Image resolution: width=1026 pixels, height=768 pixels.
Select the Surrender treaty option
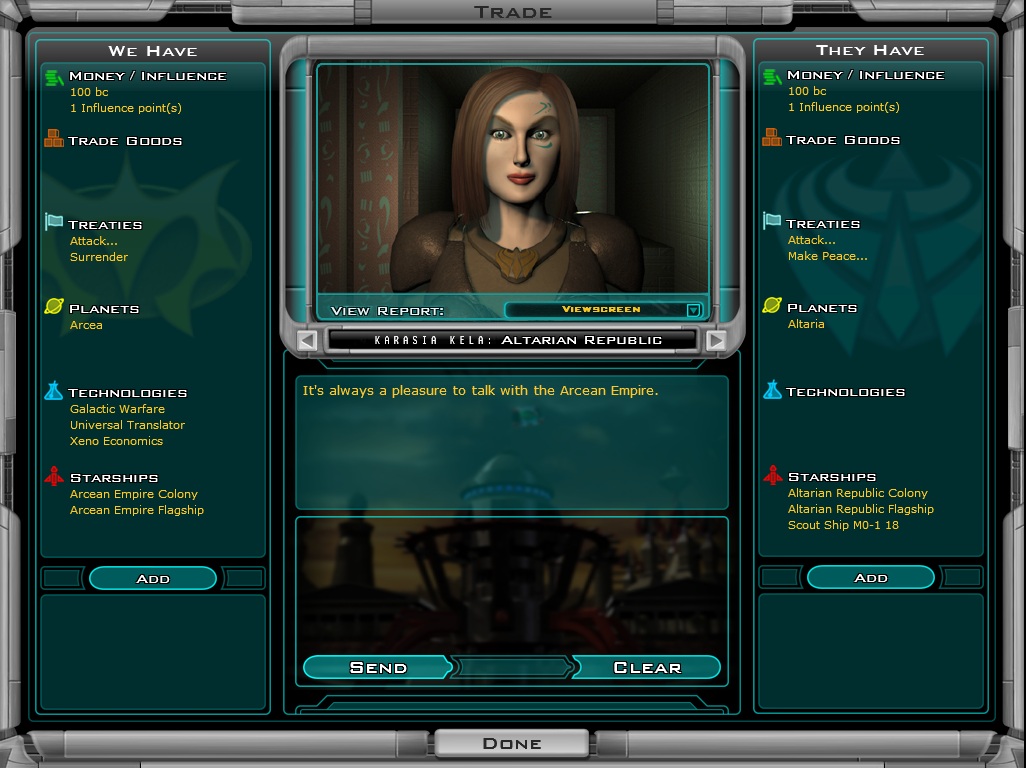click(99, 257)
